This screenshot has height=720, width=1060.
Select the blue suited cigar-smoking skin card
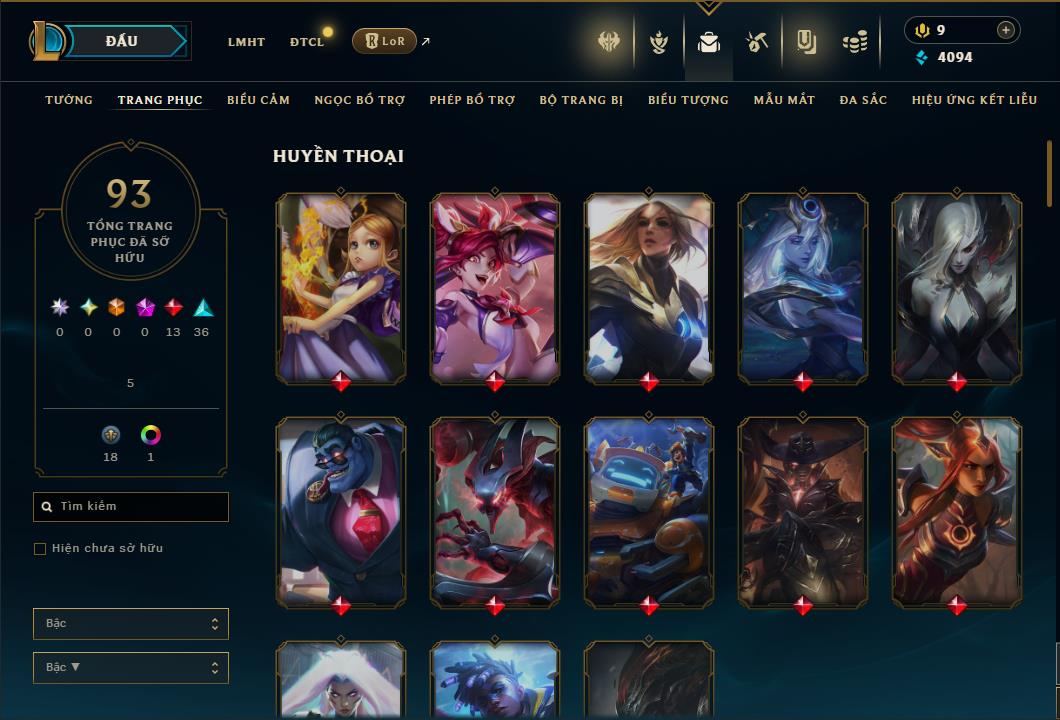341,510
